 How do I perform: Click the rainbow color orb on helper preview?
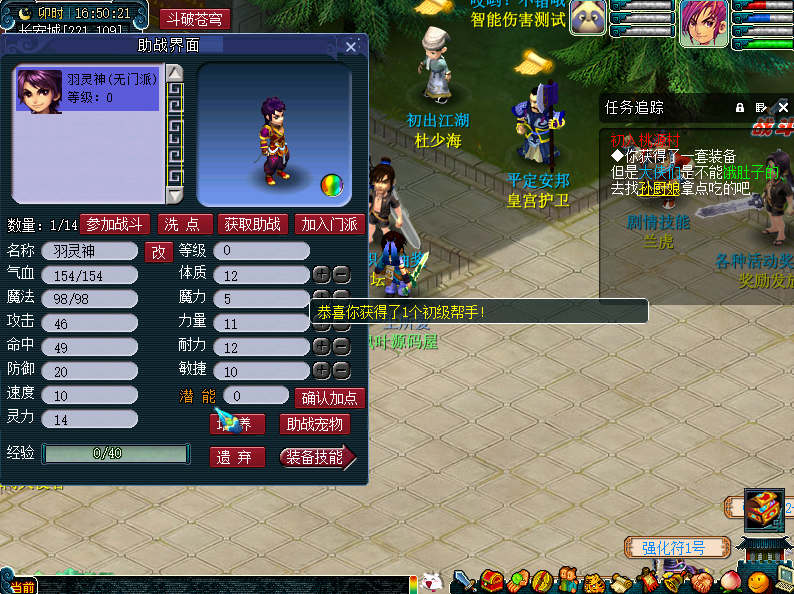(x=331, y=185)
